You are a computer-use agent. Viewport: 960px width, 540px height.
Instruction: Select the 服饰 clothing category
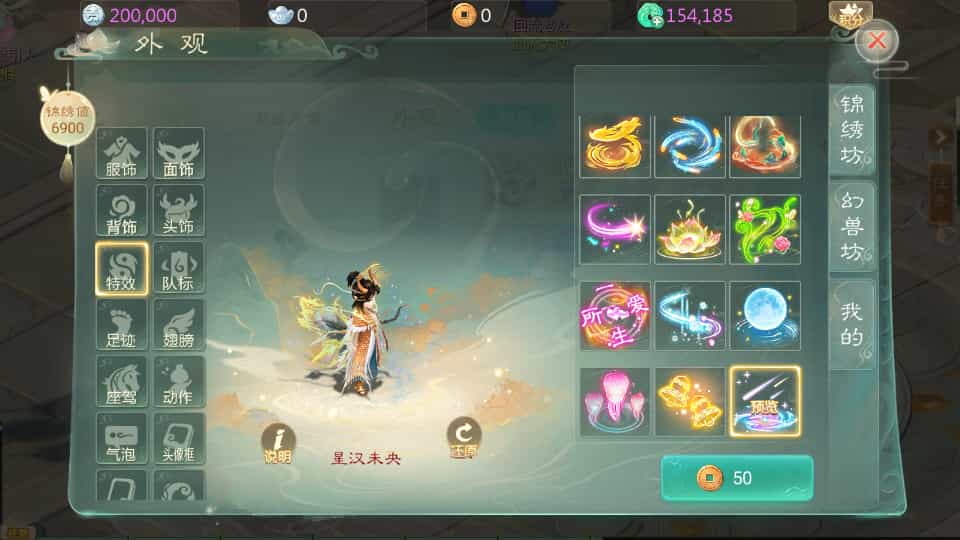tap(121, 154)
